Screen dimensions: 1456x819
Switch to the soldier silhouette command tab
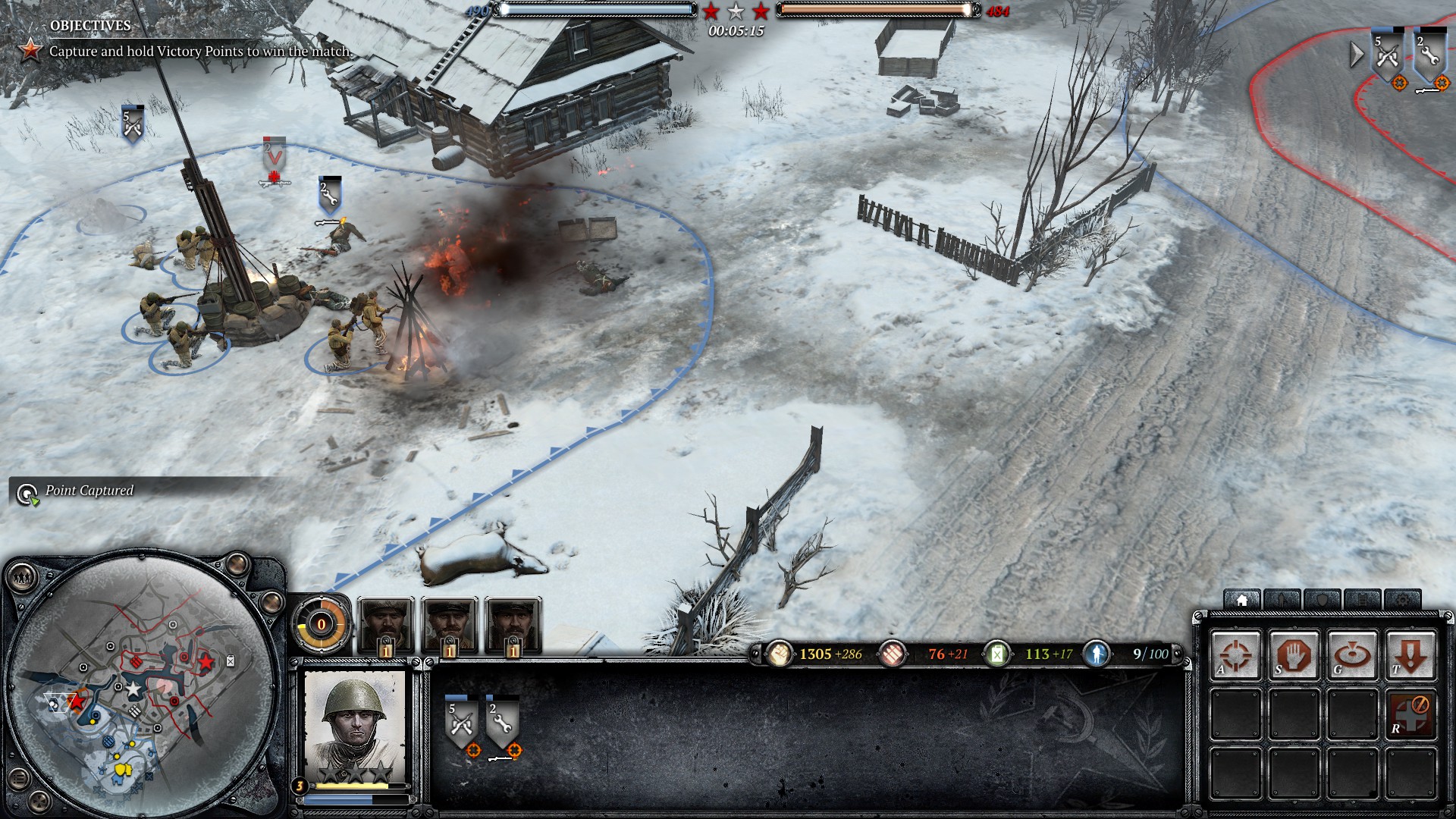1282,601
